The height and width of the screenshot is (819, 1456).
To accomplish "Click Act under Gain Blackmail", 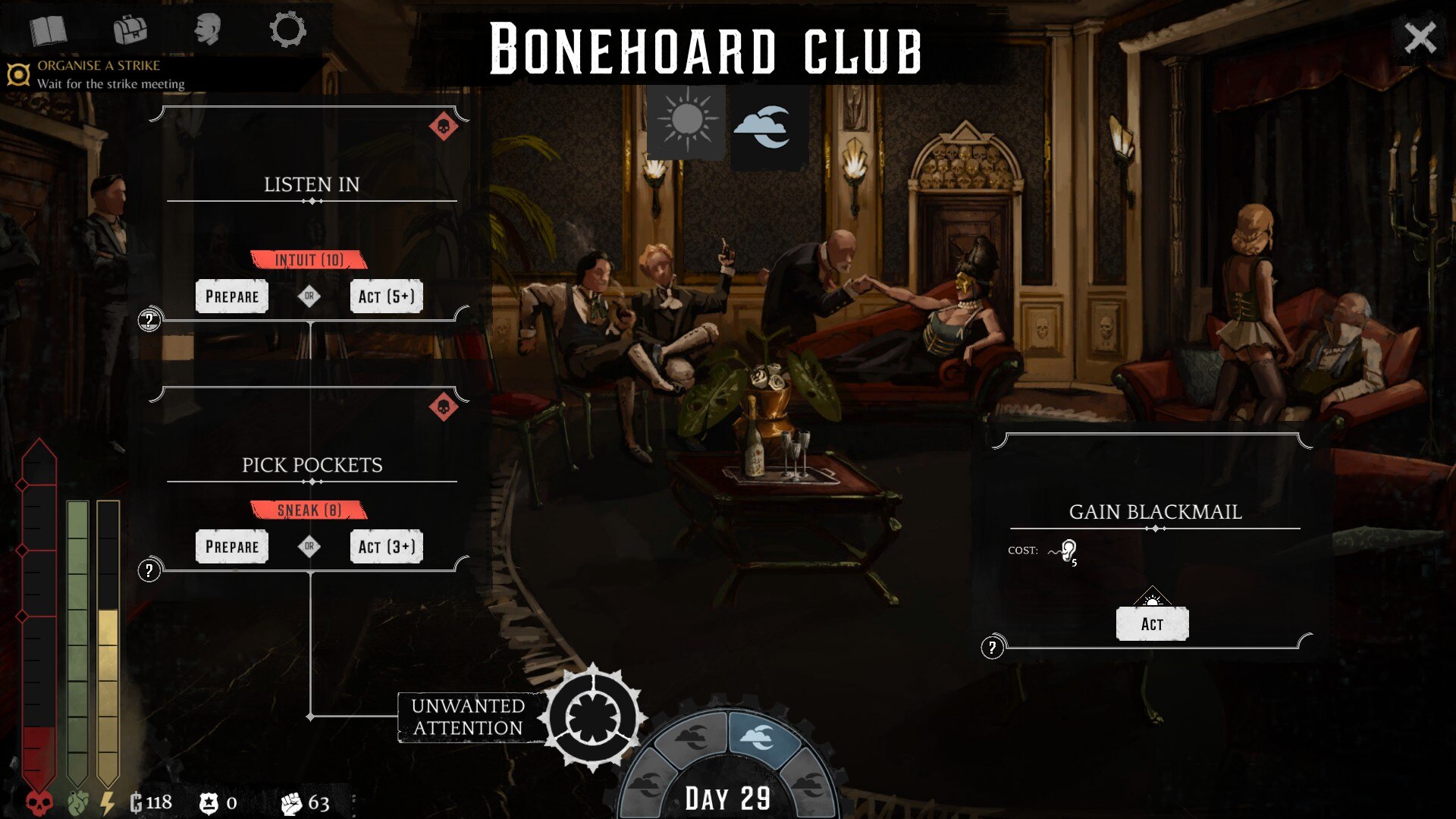I will tap(1152, 624).
